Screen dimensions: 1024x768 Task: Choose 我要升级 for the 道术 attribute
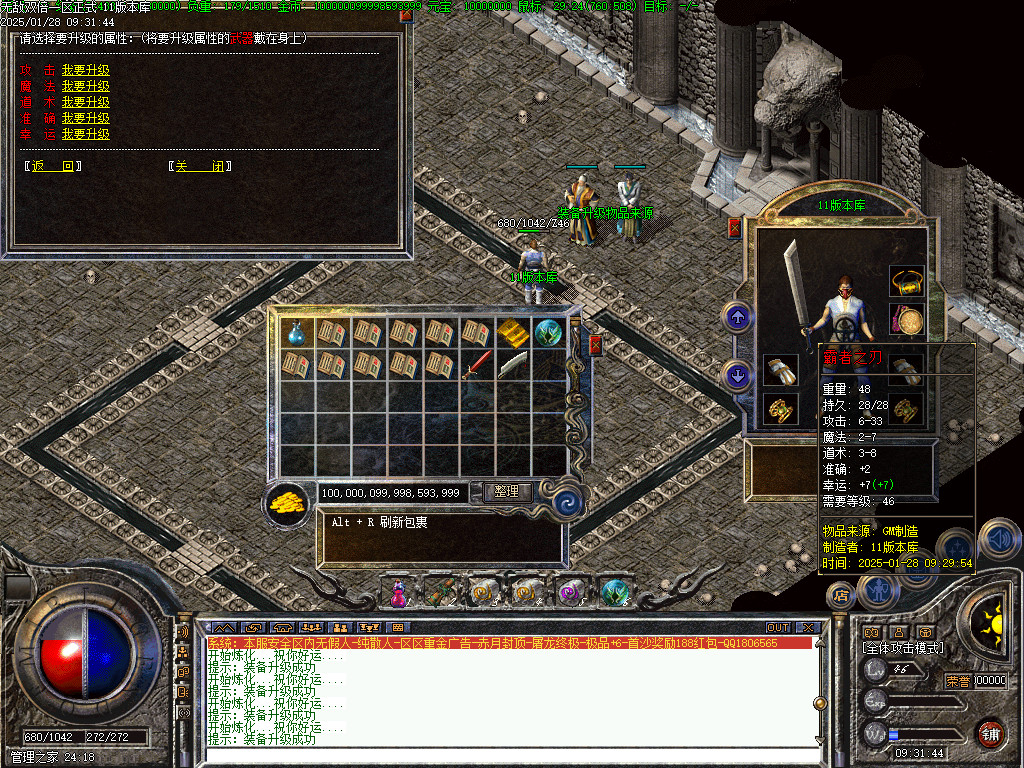click(x=85, y=102)
